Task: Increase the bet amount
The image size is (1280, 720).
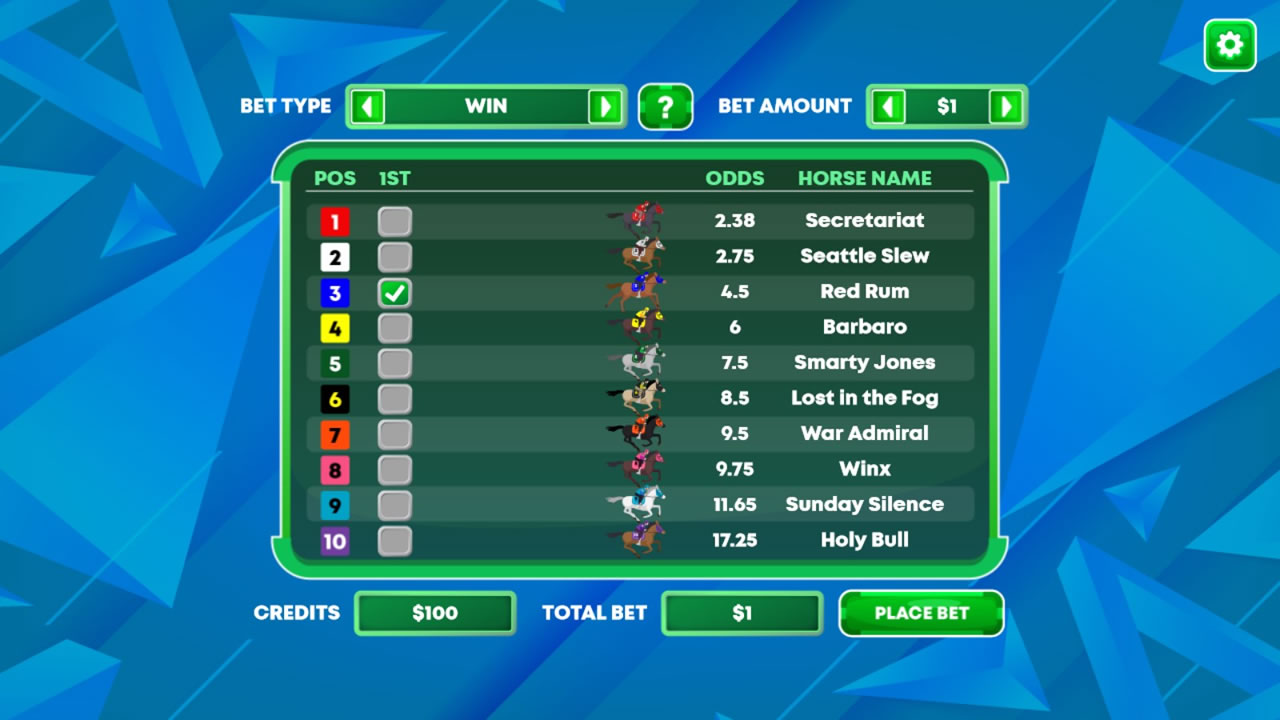Action: coord(1009,107)
